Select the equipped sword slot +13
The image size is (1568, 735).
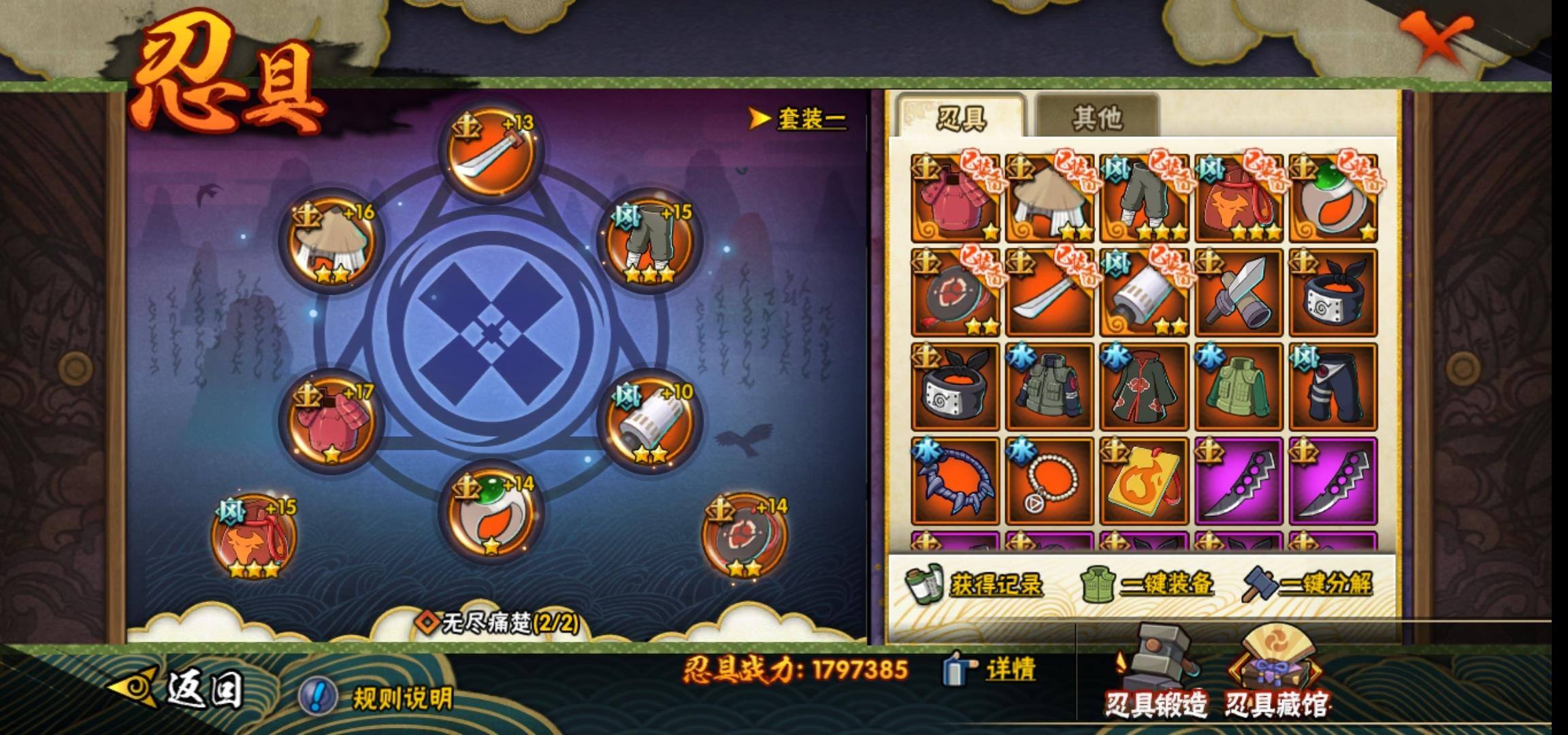coord(490,153)
